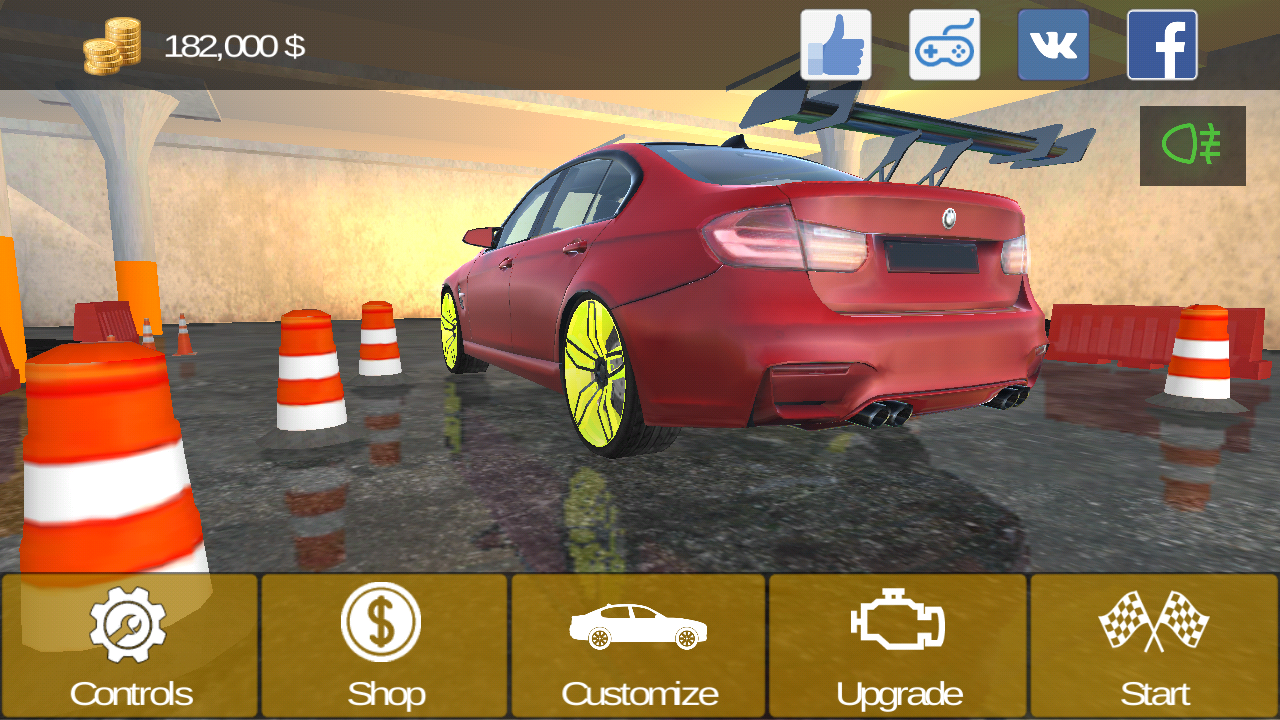Open the Shop with the dollar coin icon
The image size is (1280, 720).
(x=383, y=620)
